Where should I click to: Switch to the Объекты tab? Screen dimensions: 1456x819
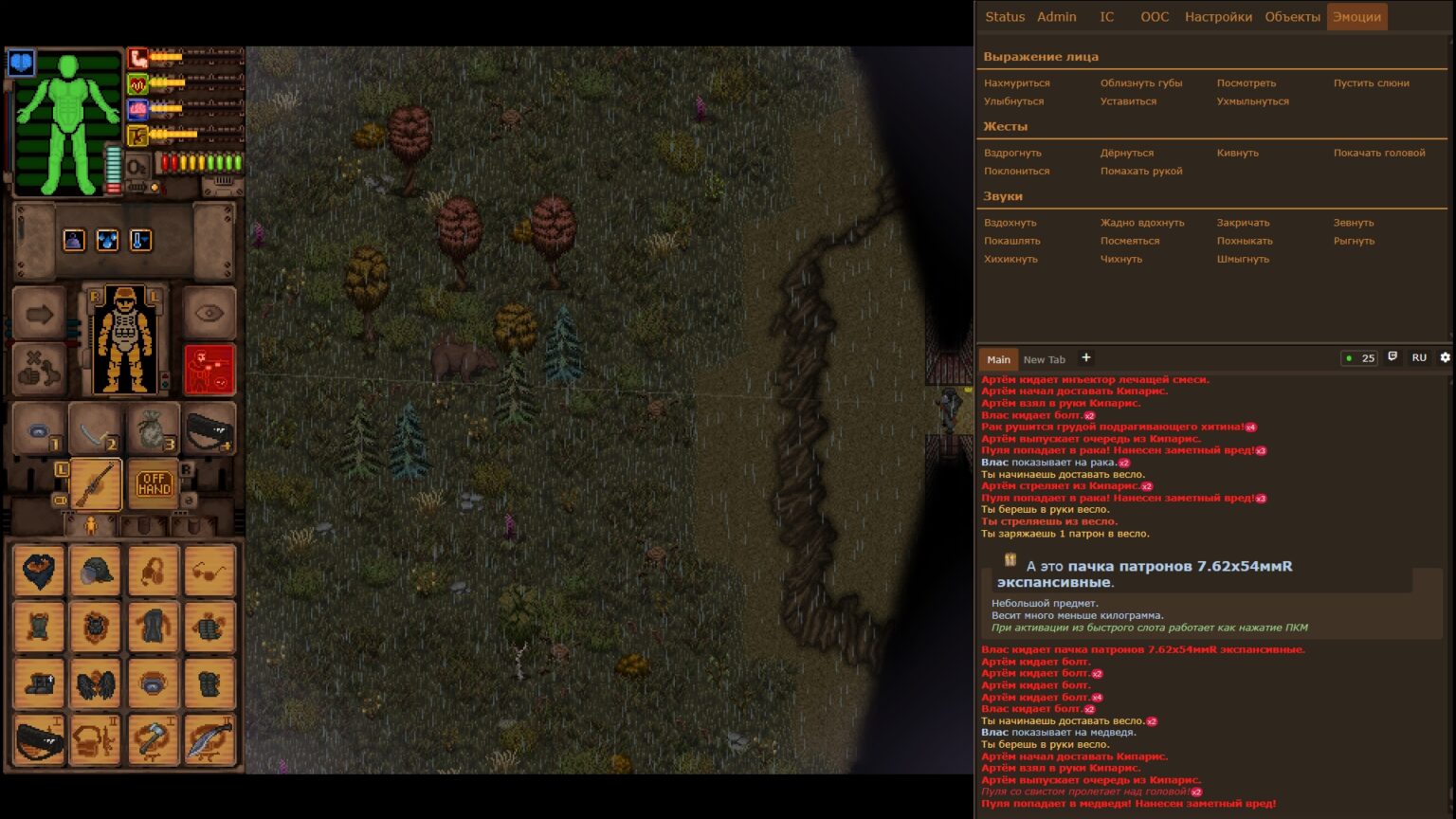1292,17
